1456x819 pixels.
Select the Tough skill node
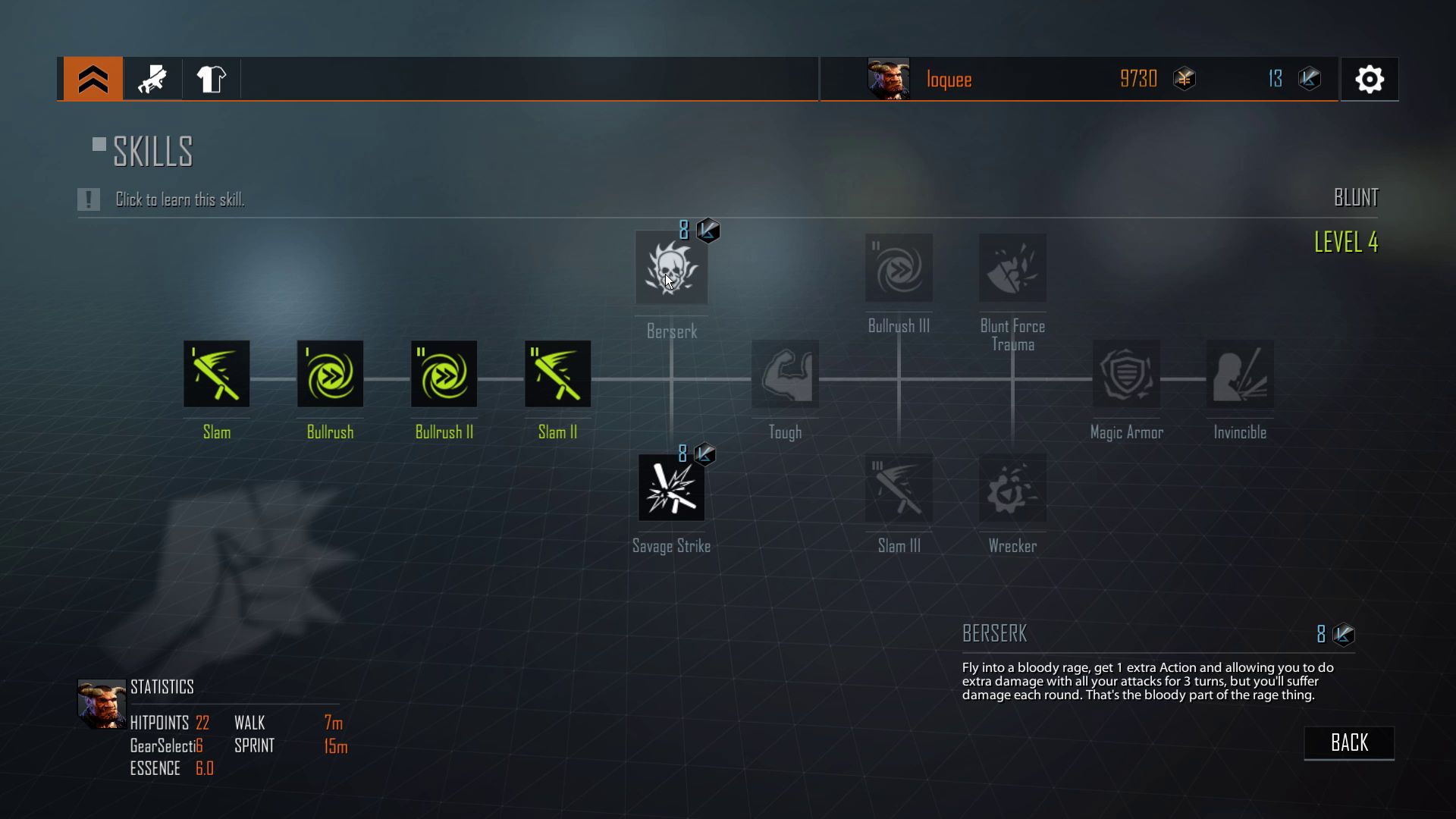click(786, 374)
